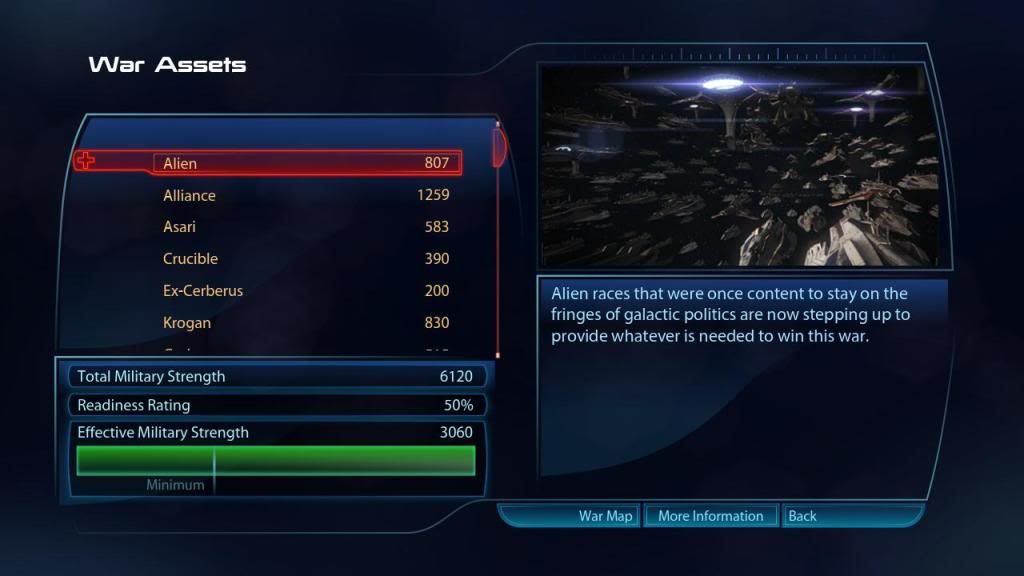The image size is (1024, 576).
Task: Select the Crucible list entry
Action: [306, 259]
